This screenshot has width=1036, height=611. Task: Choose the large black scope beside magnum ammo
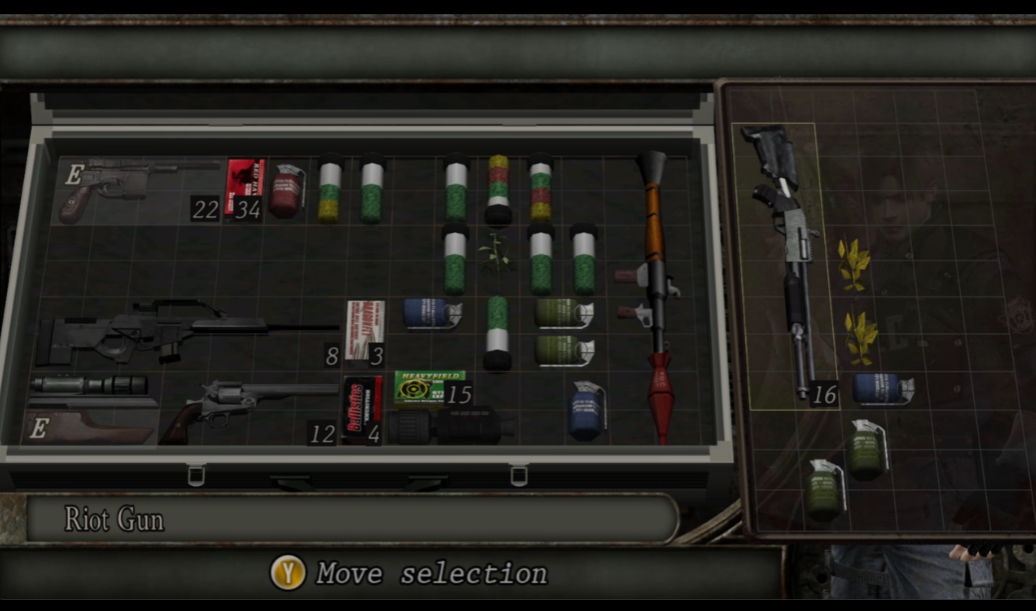coord(450,427)
